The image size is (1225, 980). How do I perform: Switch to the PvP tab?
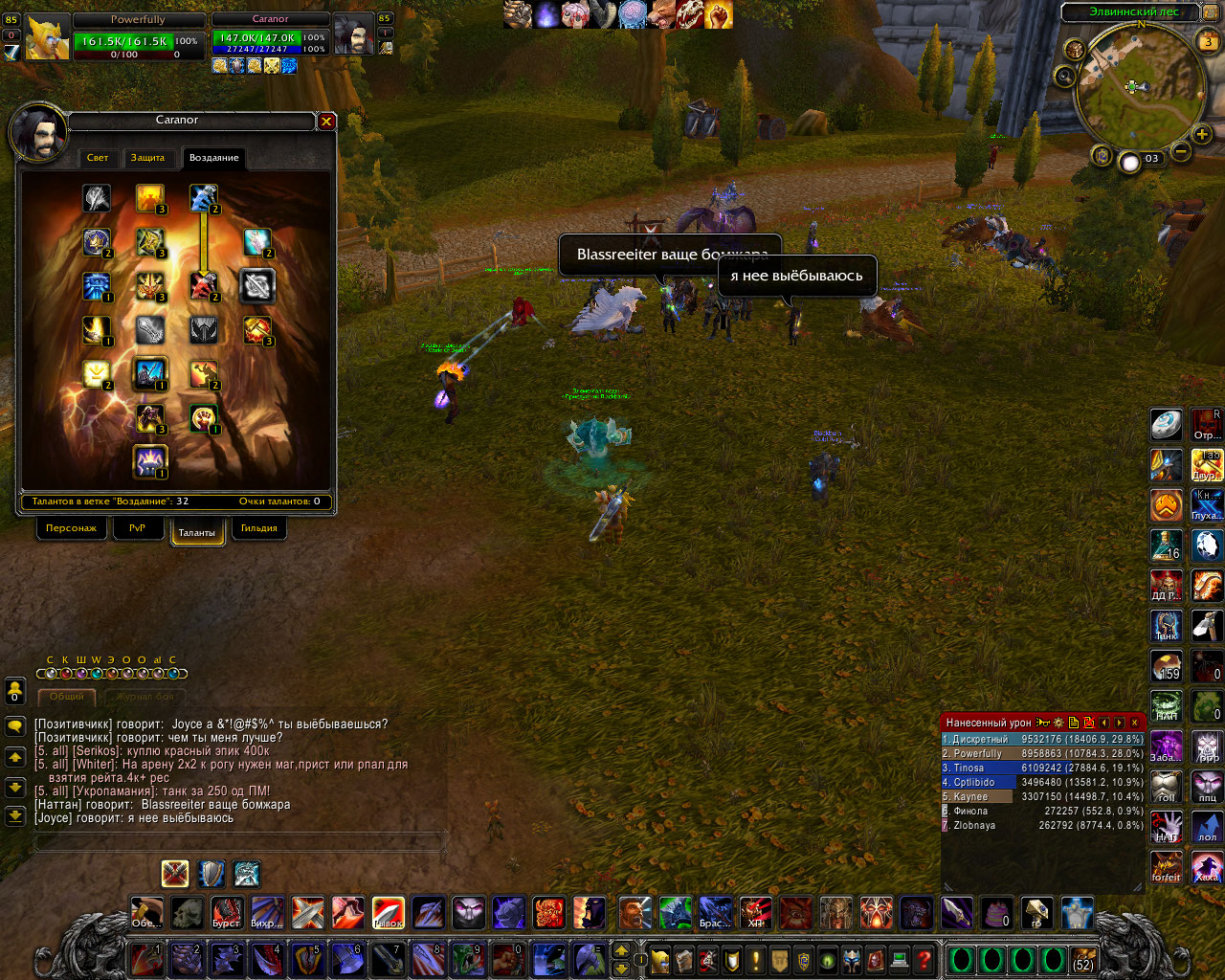(x=137, y=528)
